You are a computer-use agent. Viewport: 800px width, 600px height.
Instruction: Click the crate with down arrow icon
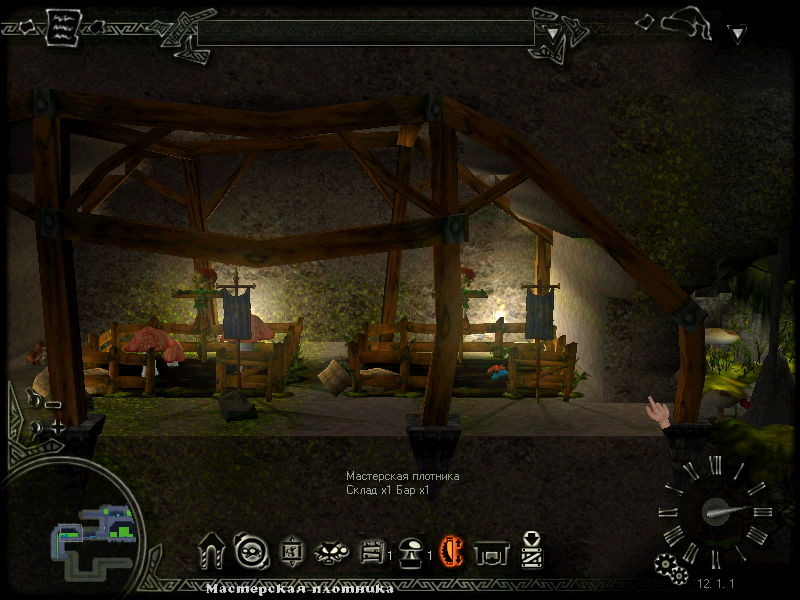click(x=531, y=549)
